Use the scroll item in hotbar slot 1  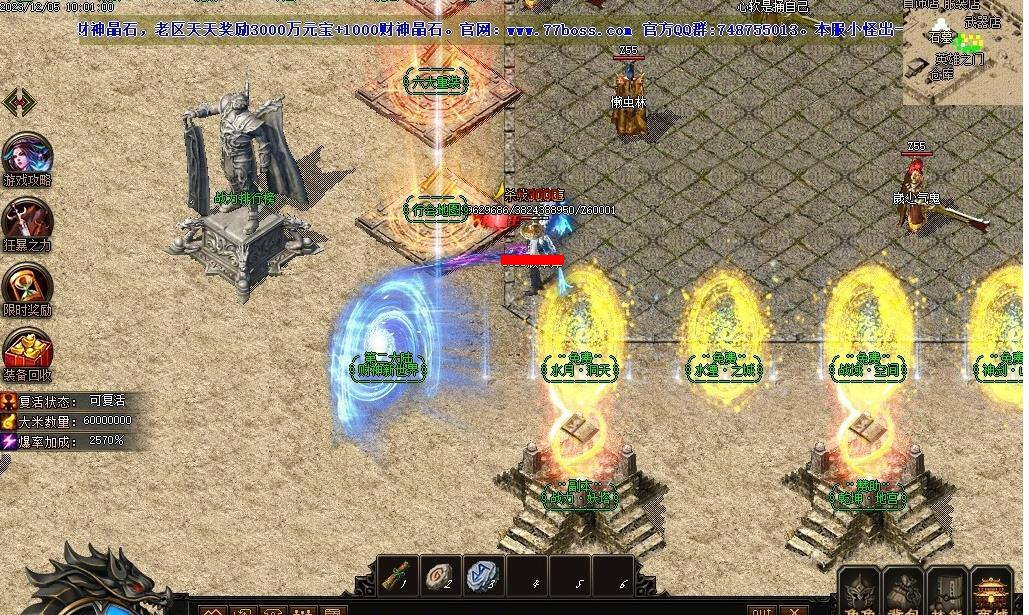[x=399, y=575]
